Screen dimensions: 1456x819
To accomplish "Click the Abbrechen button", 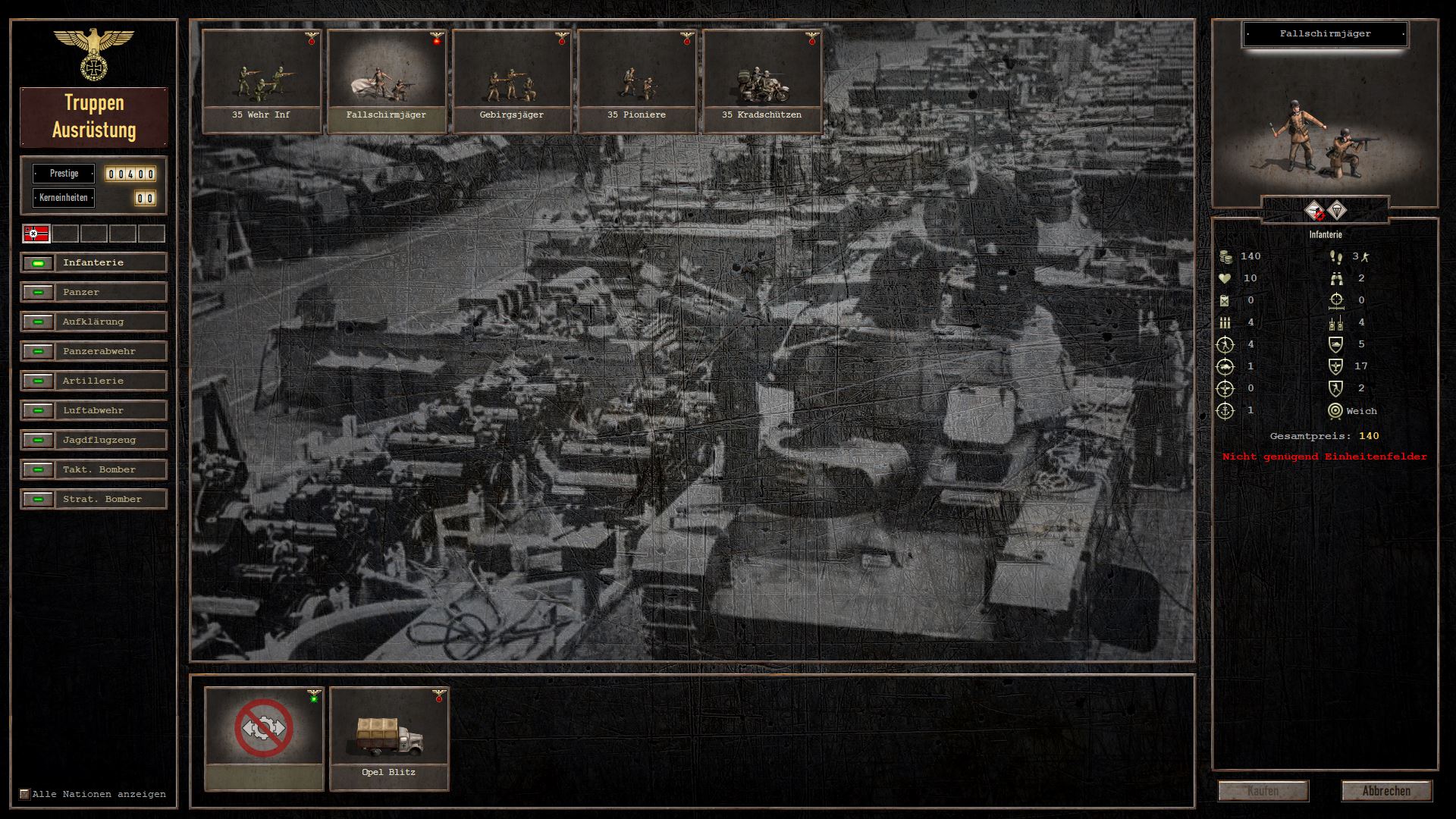I will click(x=1386, y=791).
